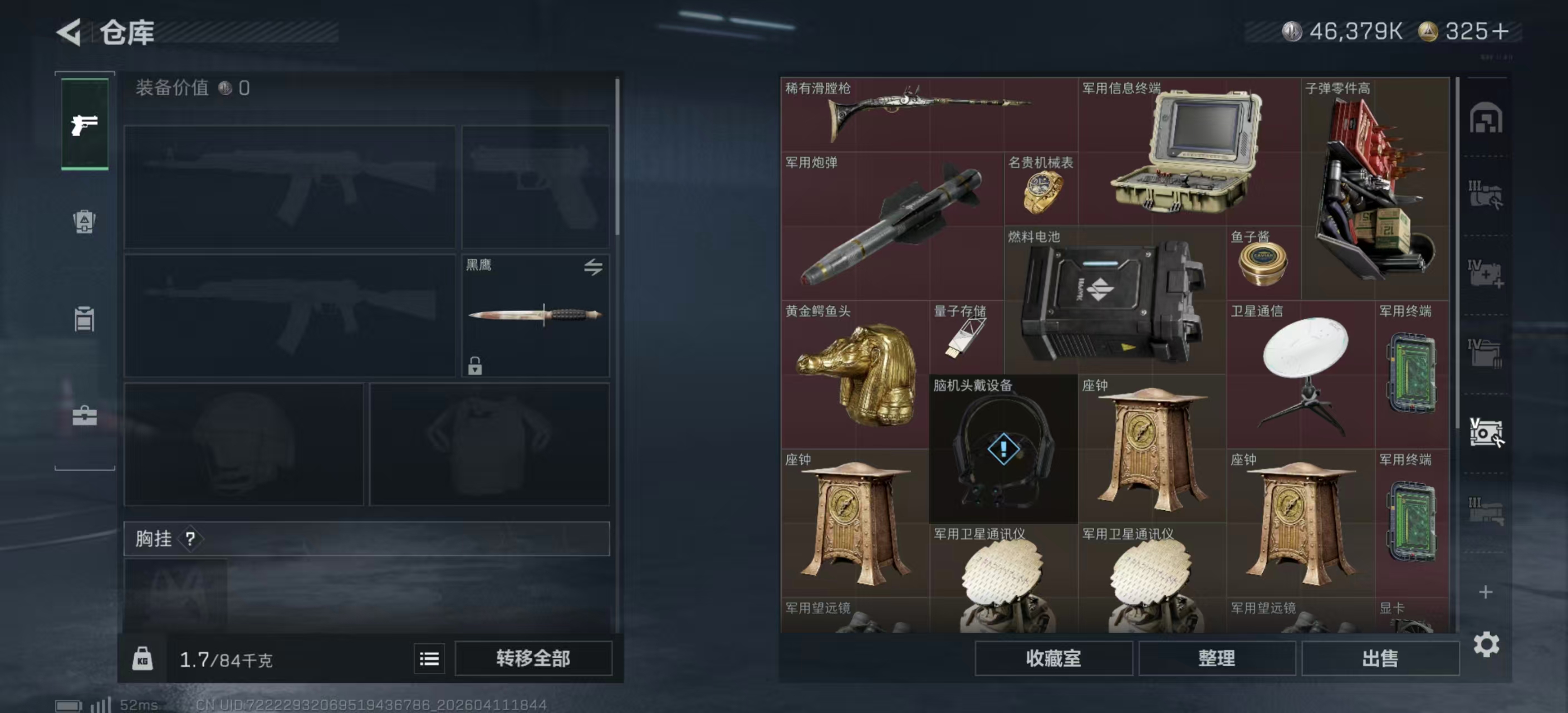Viewport: 1568px width, 713px height.
Task: Transfer everything with 转移全部
Action: [x=533, y=658]
